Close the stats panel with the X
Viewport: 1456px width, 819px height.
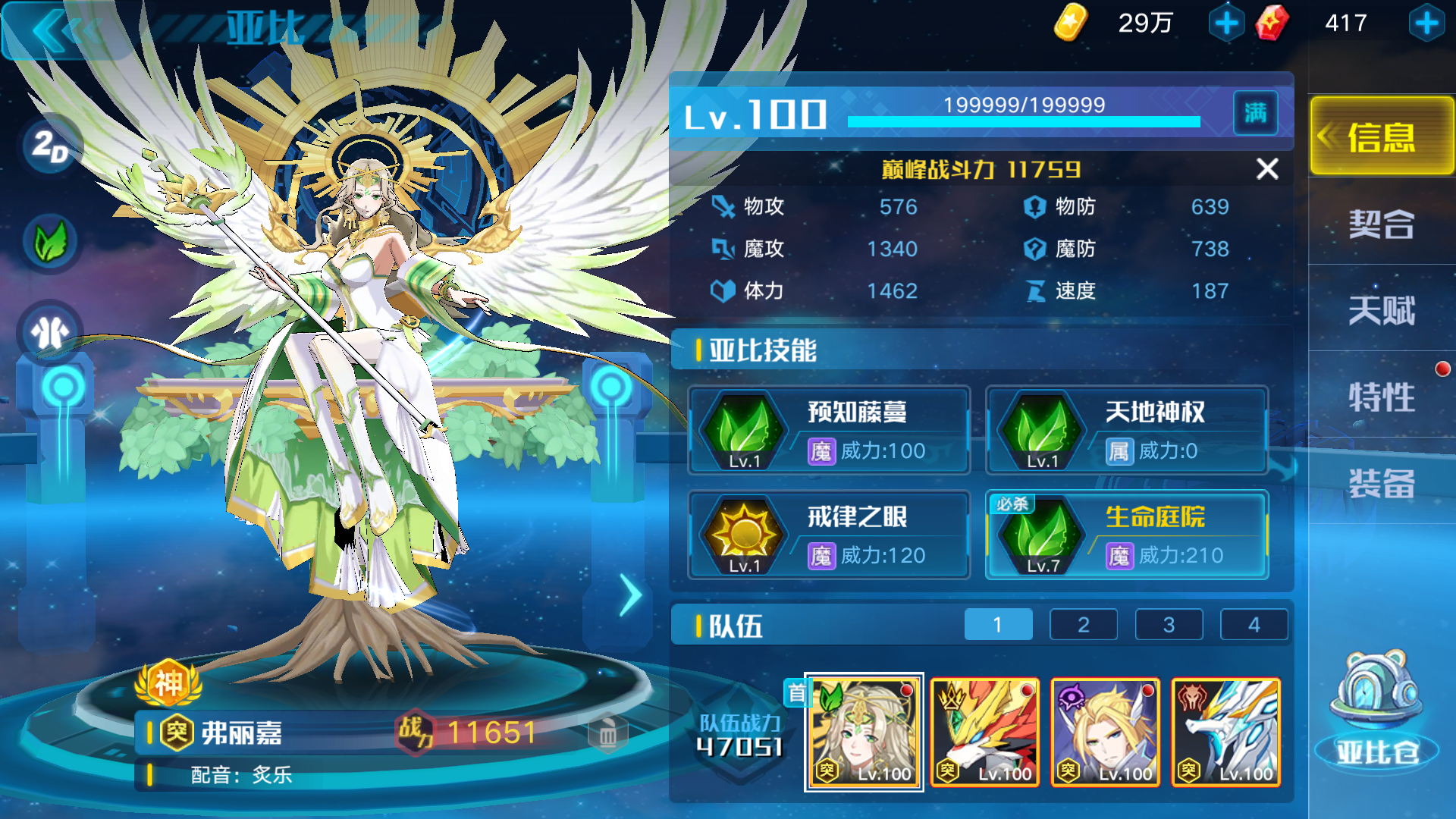coord(1268,169)
